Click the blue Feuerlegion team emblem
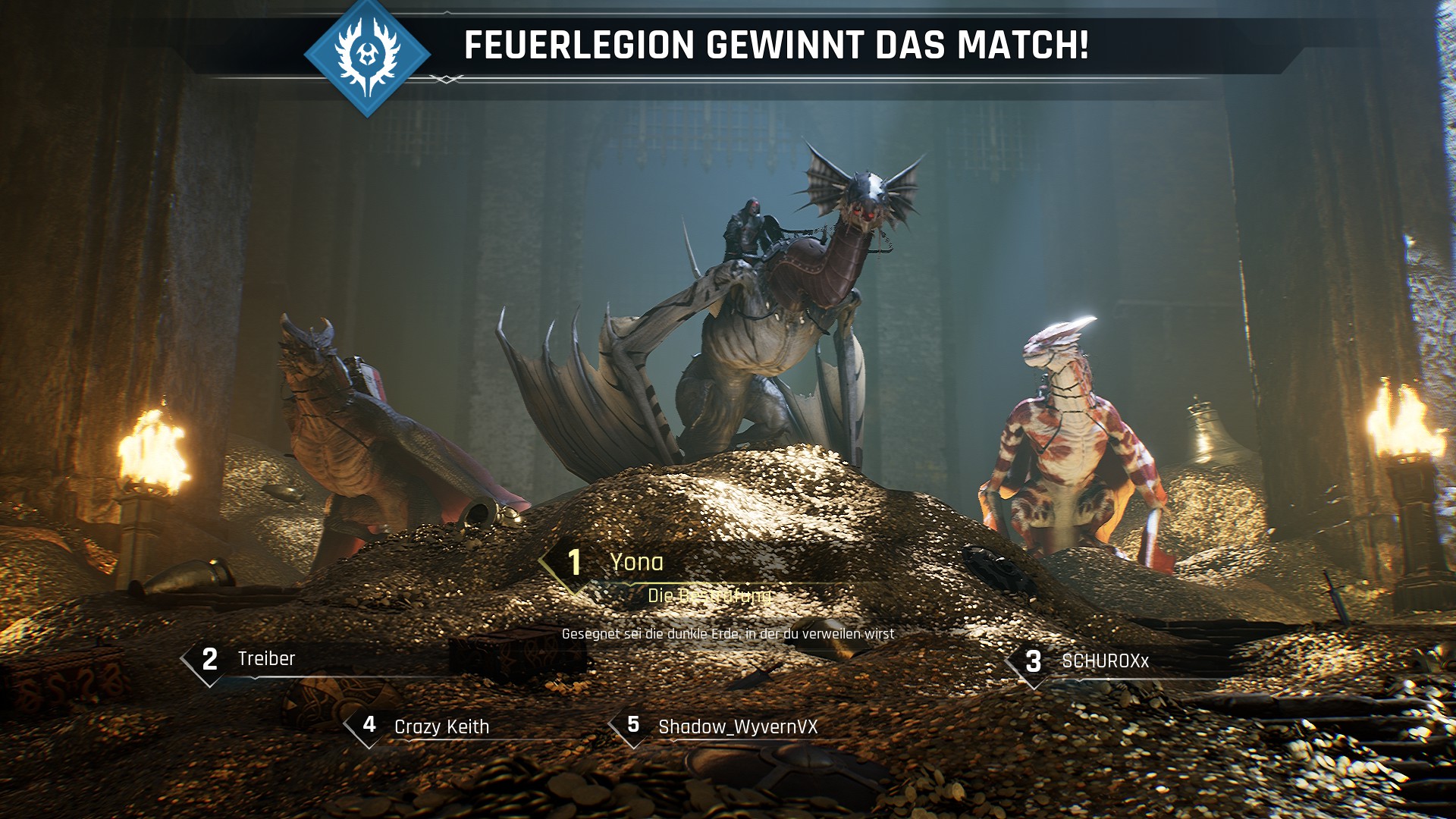Viewport: 1456px width, 819px height. coord(368,55)
